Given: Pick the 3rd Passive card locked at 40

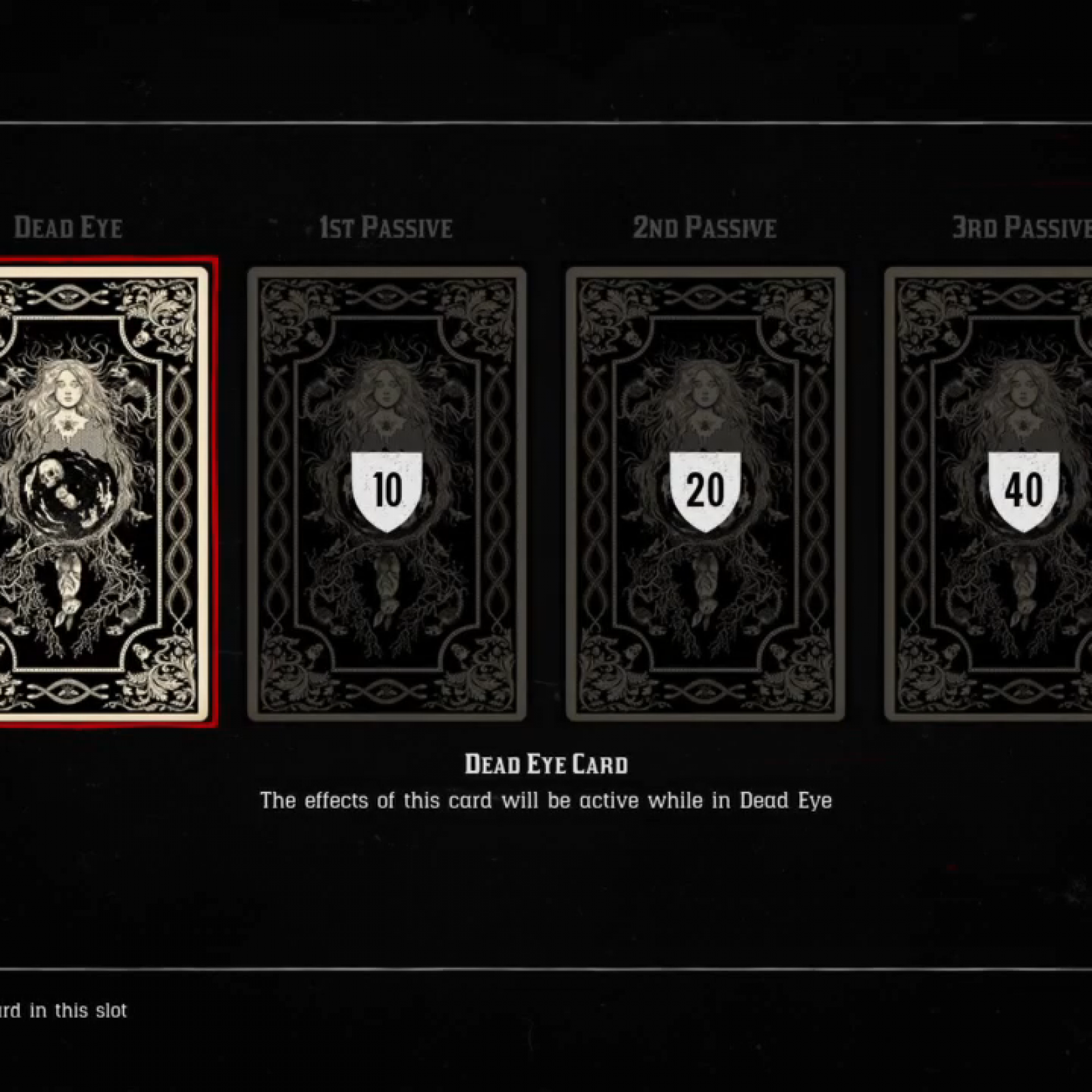Looking at the screenshot, I should pyautogui.click(x=996, y=493).
